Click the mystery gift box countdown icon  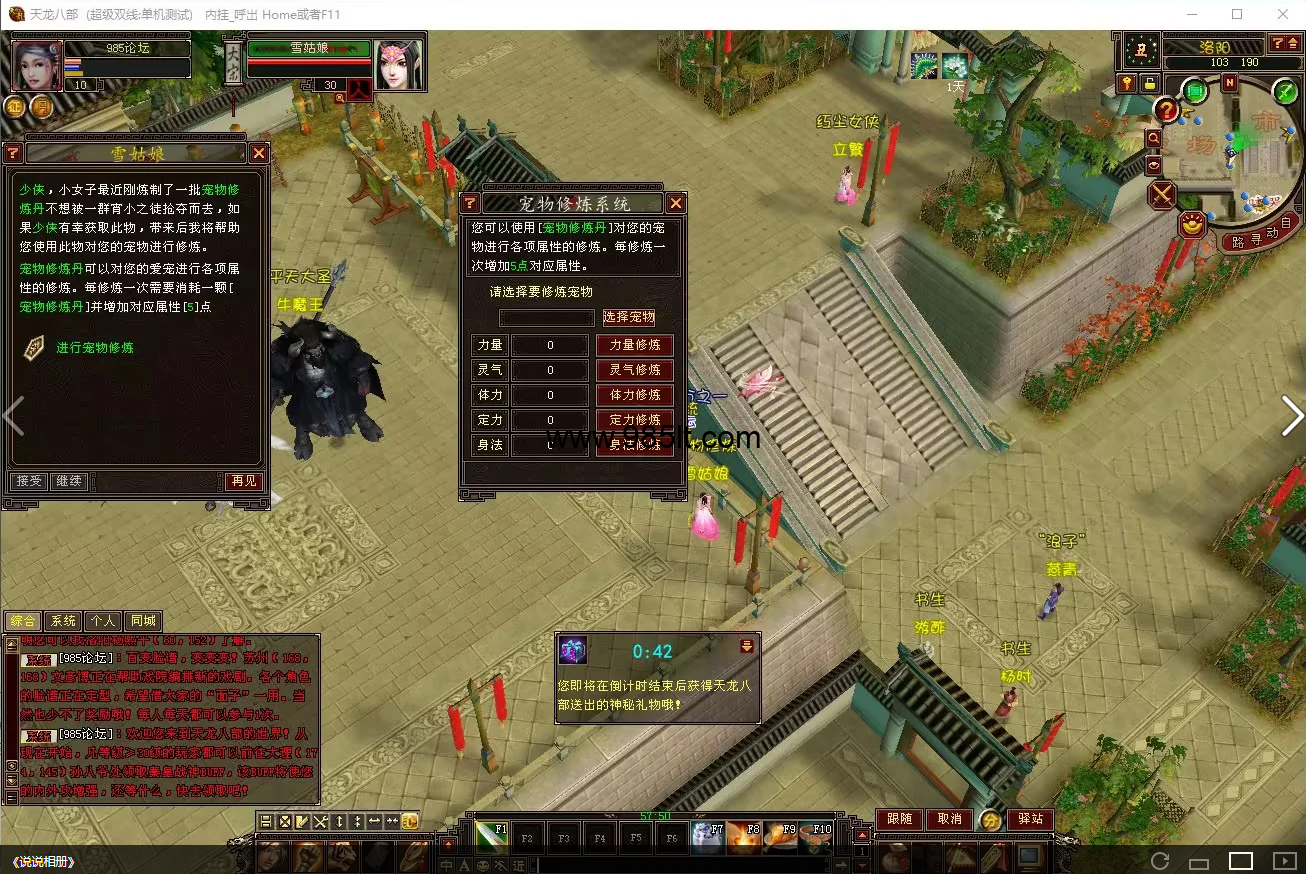(573, 651)
